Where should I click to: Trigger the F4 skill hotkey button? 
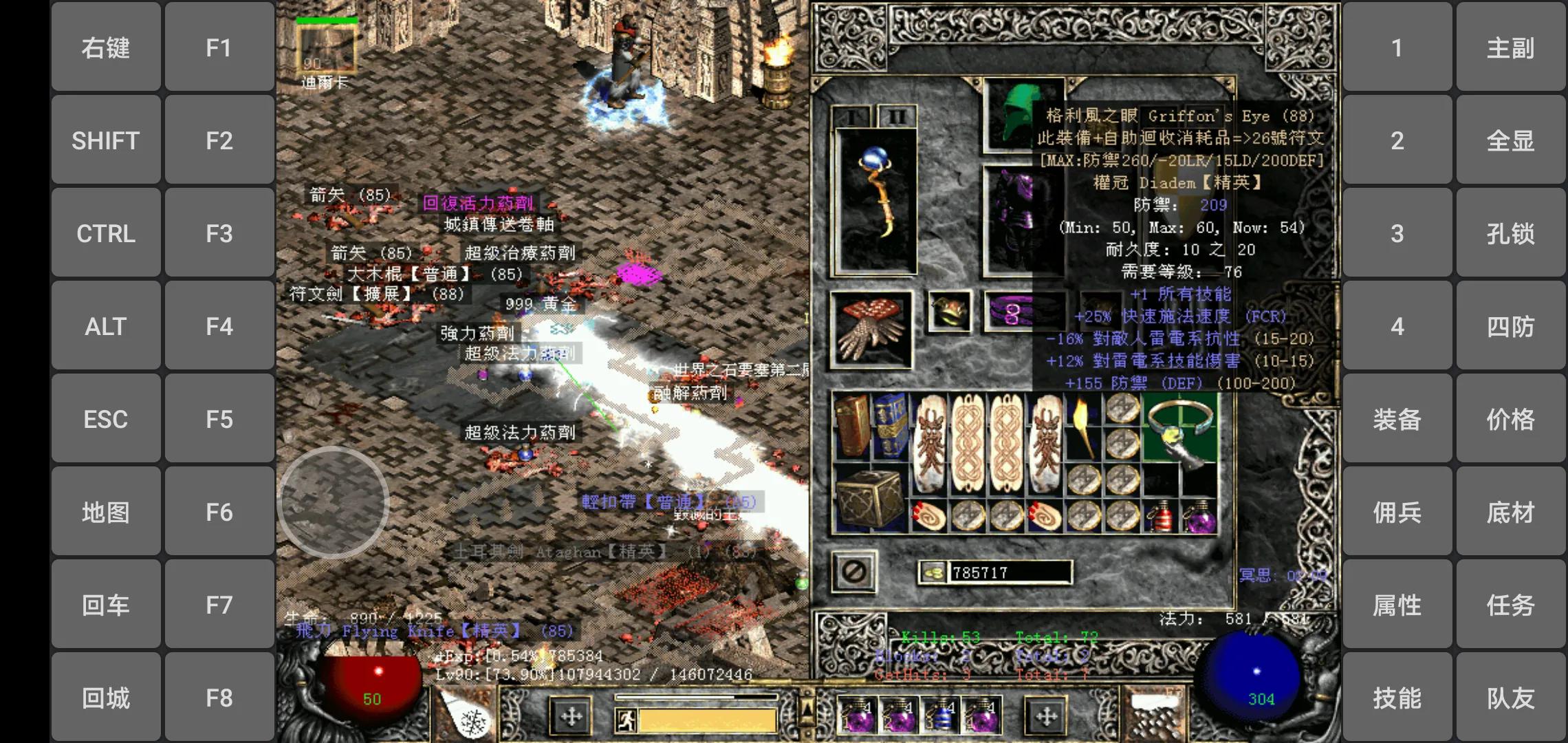click(219, 326)
